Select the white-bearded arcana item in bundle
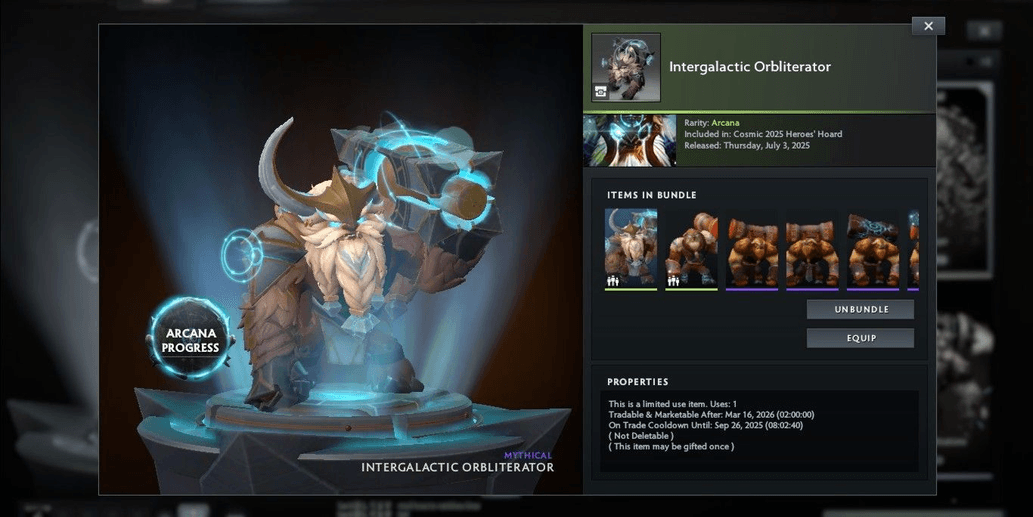Viewport: 1033px width, 517px height. [x=631, y=249]
